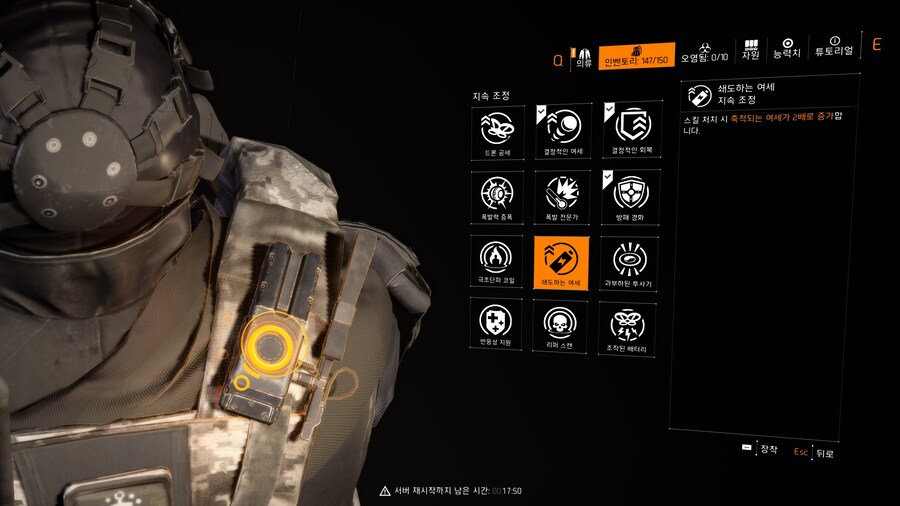Pick the 폭발력 증폭 mod tile
Image resolution: width=900 pixels, height=506 pixels.
495,196
